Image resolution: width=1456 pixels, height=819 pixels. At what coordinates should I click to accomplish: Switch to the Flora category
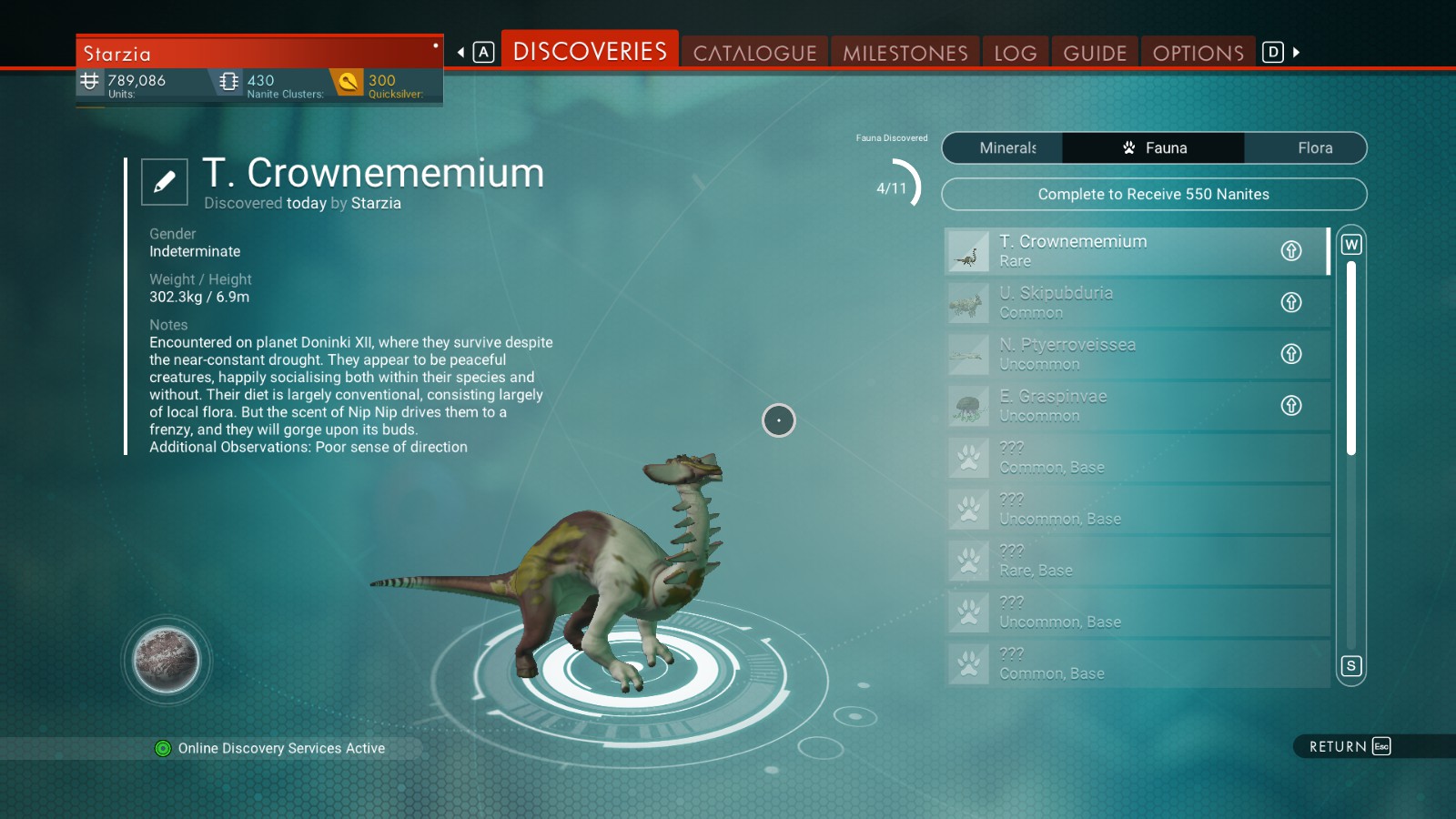(x=1314, y=148)
